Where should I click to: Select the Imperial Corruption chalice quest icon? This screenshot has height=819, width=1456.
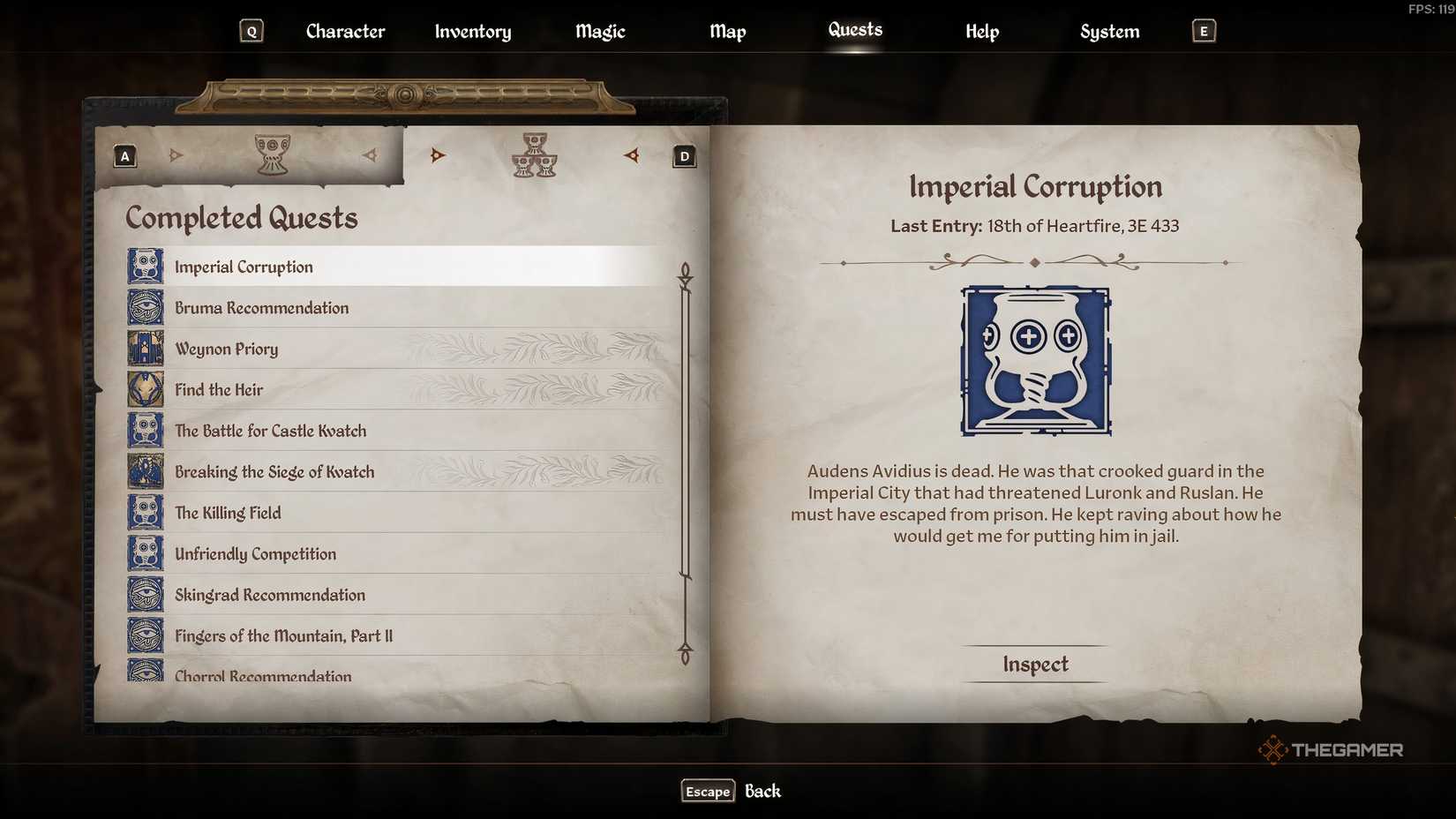tap(144, 266)
